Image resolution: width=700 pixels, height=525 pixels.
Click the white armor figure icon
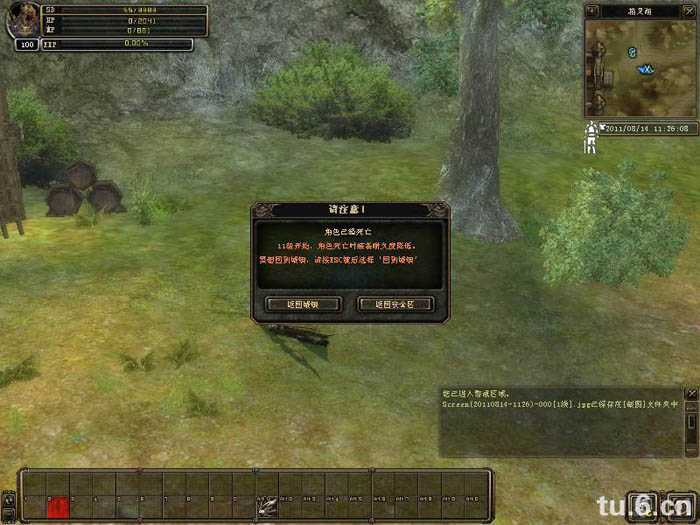coord(591,137)
